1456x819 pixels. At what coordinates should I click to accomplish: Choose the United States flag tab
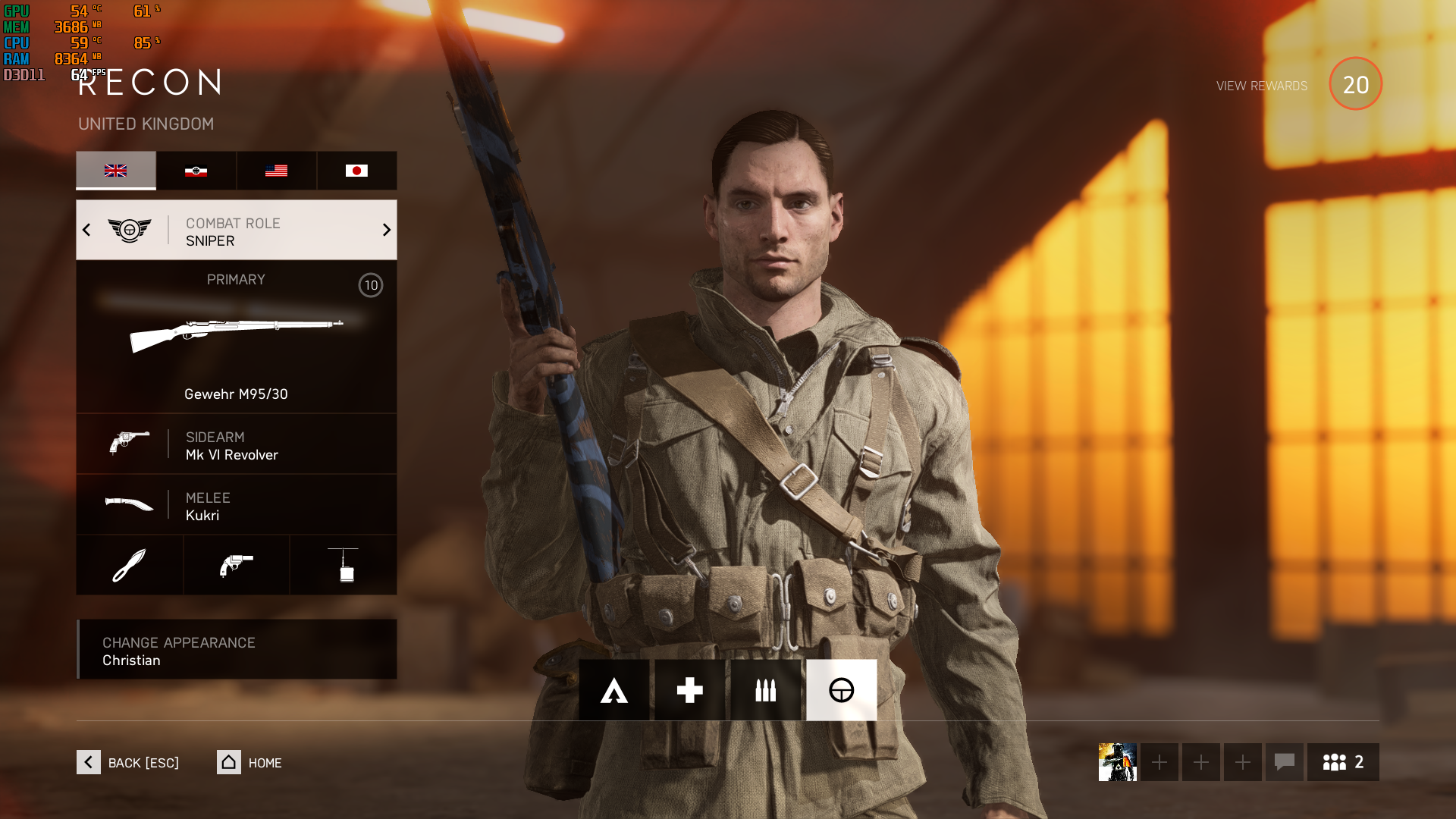[x=276, y=171]
